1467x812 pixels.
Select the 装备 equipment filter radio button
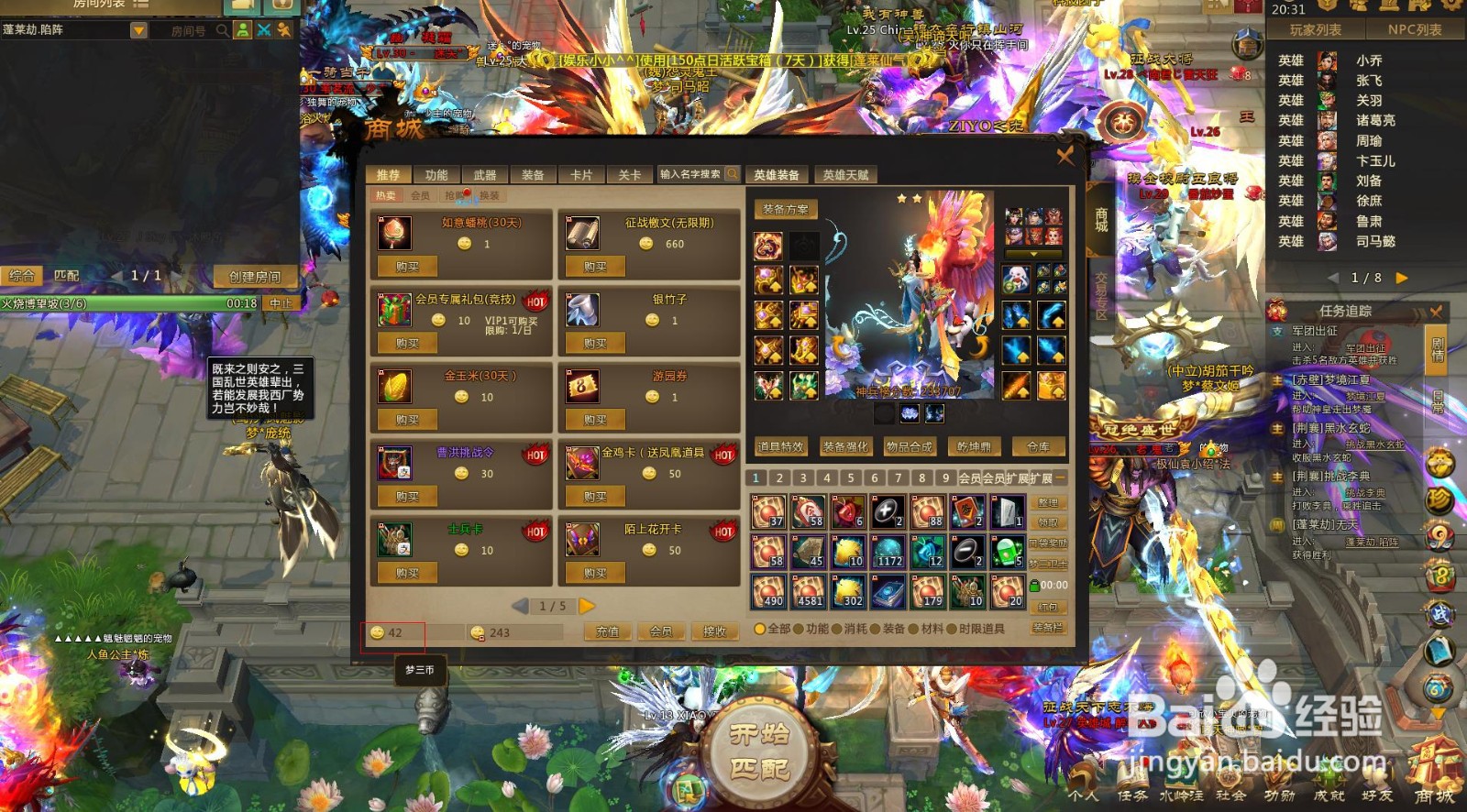873,630
